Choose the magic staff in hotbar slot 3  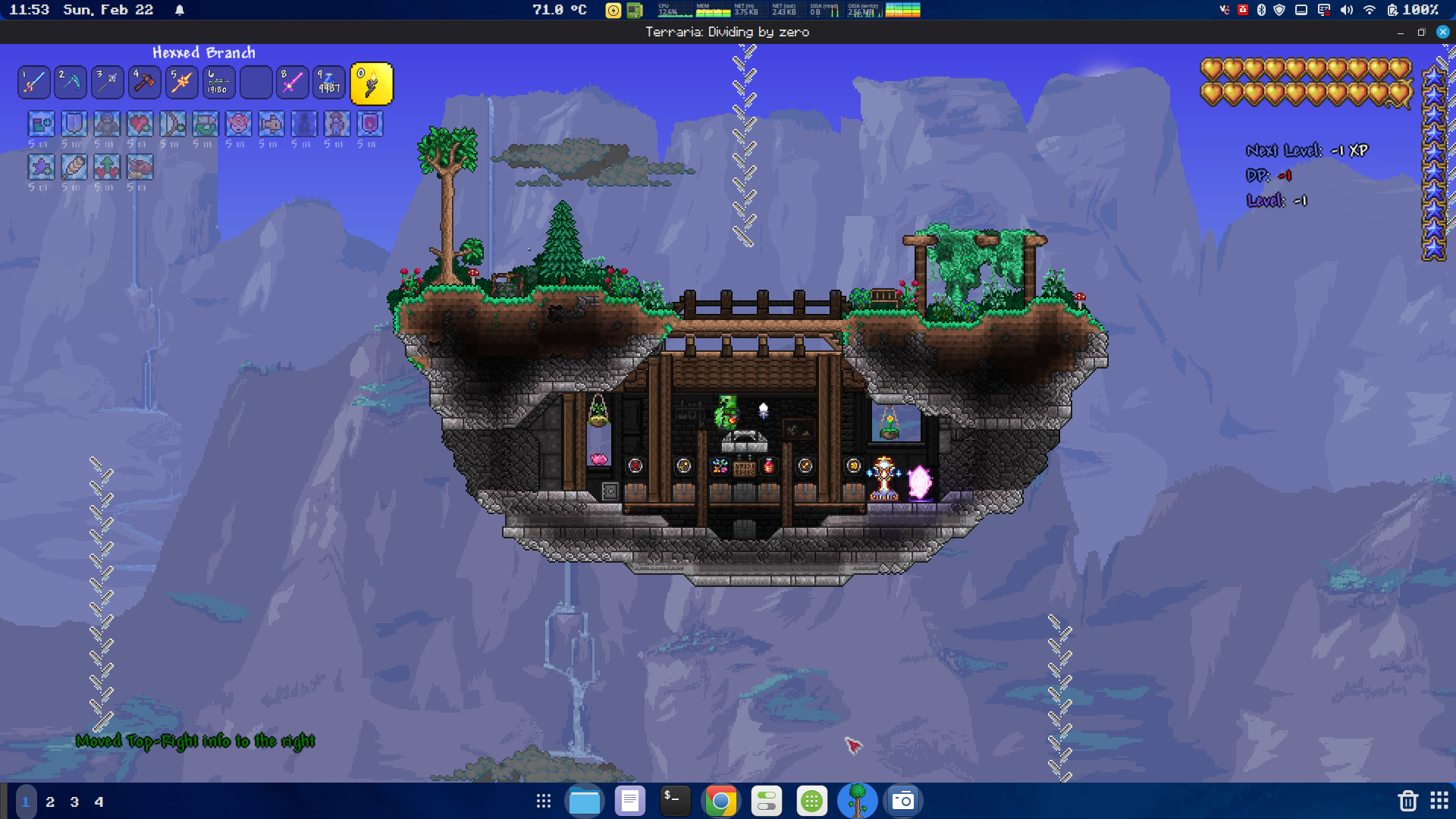coord(108,83)
